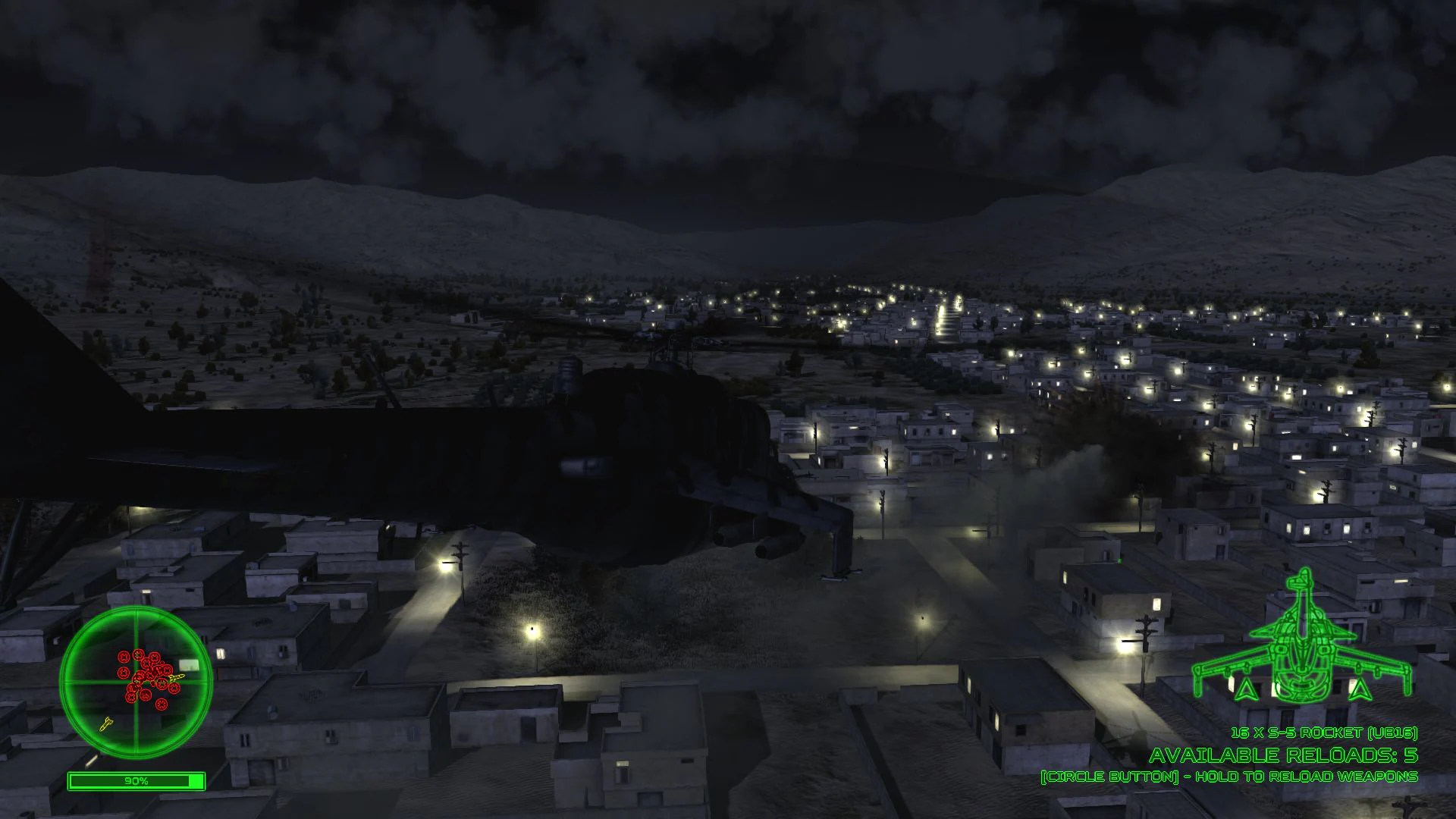Click the 90% health bar
The width and height of the screenshot is (1456, 819).
pos(136,780)
